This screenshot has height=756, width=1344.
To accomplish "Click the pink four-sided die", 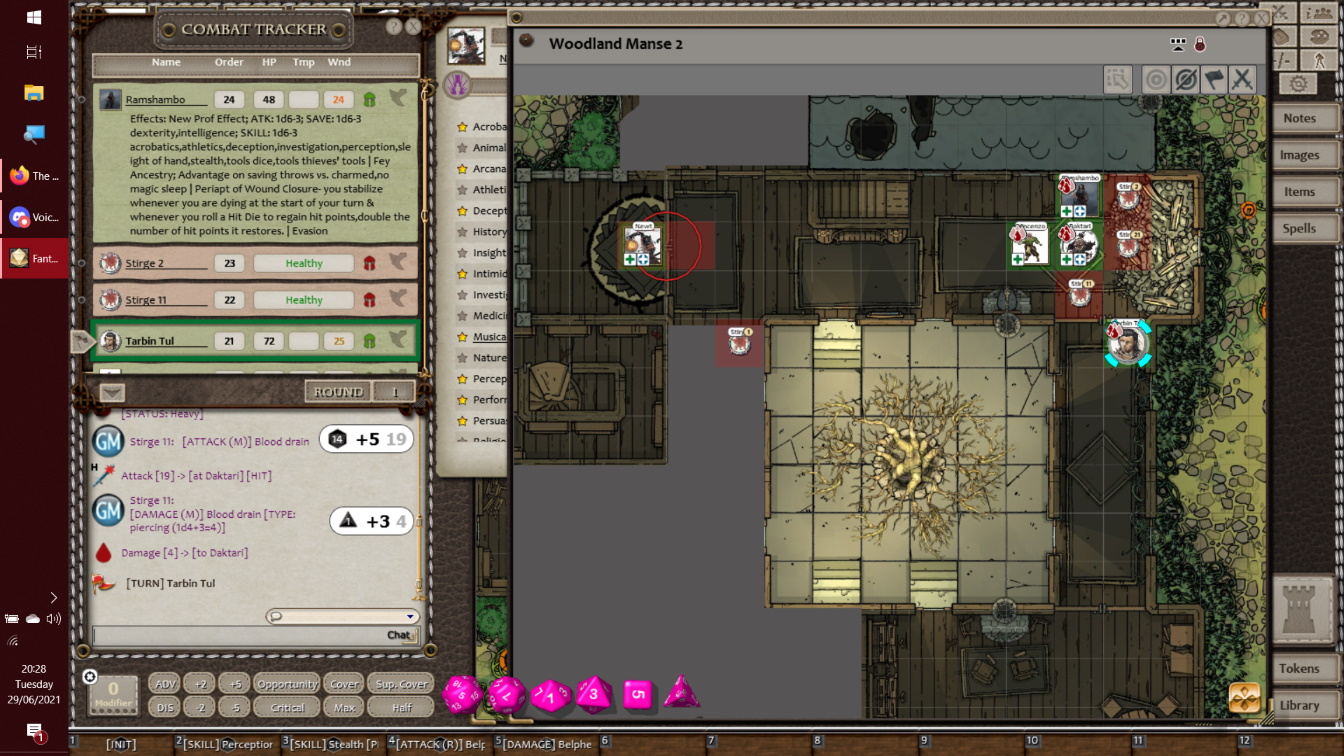I will coord(682,692).
